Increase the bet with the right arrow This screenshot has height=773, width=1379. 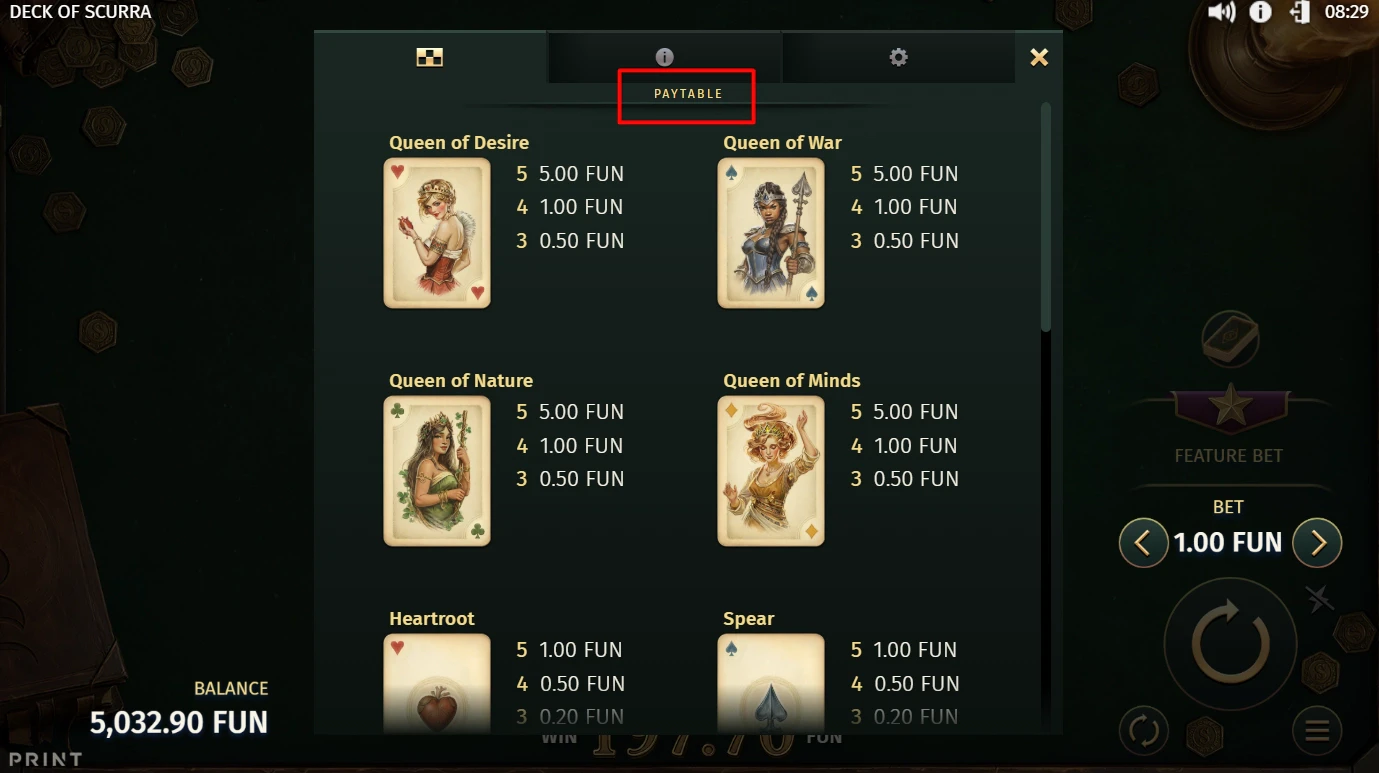point(1317,542)
